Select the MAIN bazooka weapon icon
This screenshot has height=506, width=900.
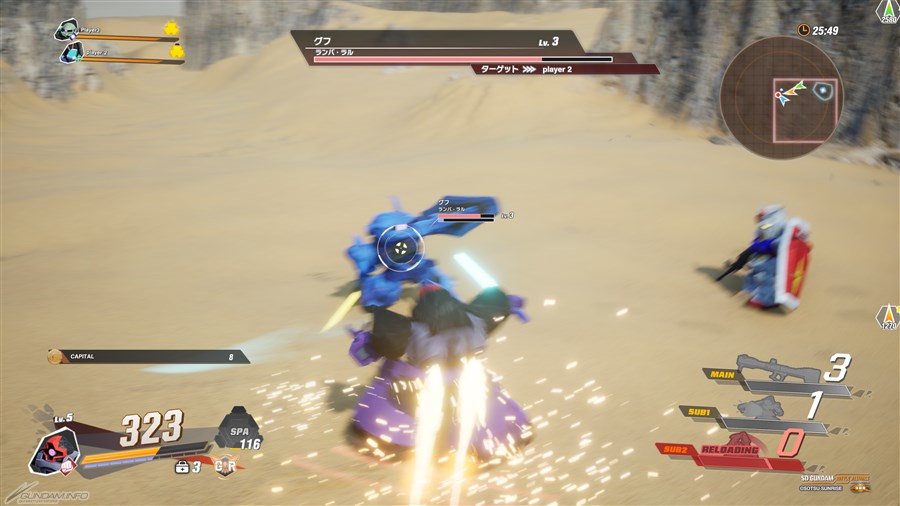point(777,368)
